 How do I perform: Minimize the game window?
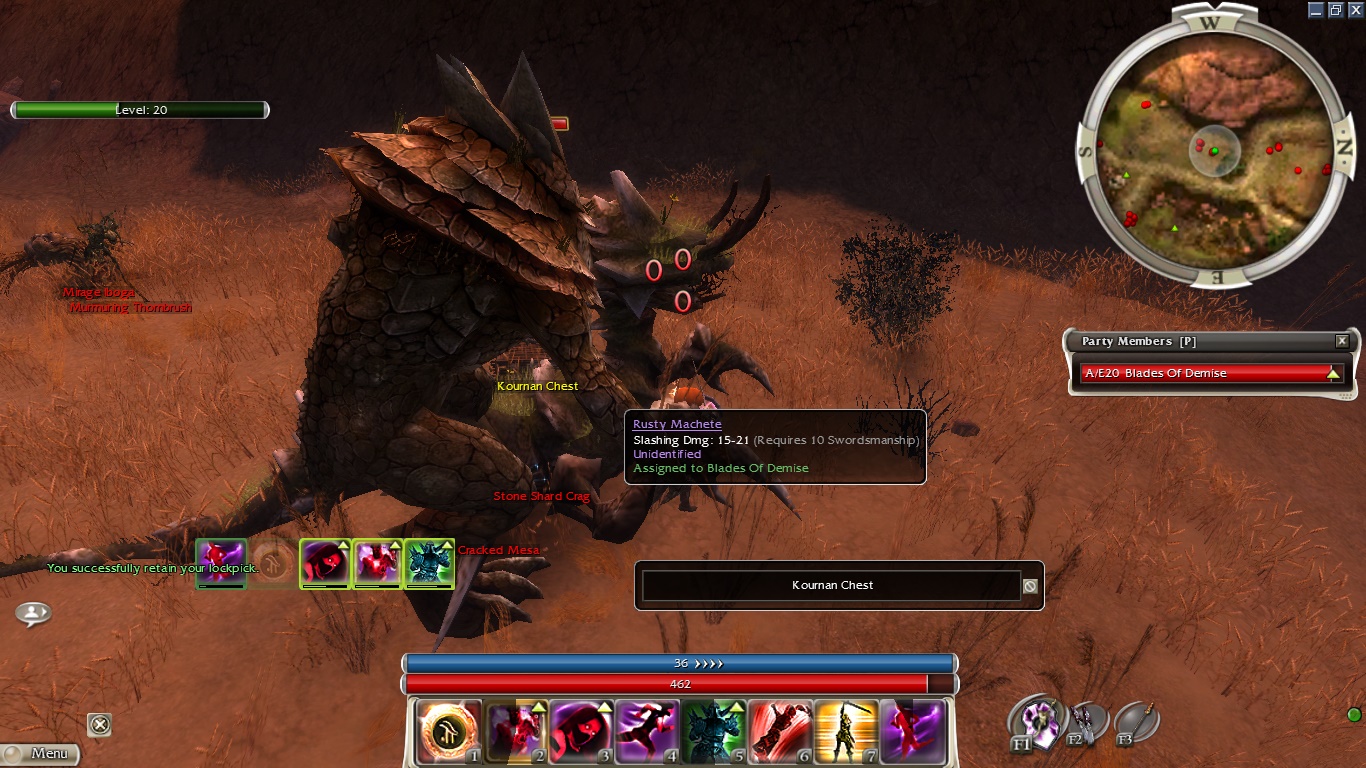[1316, 10]
